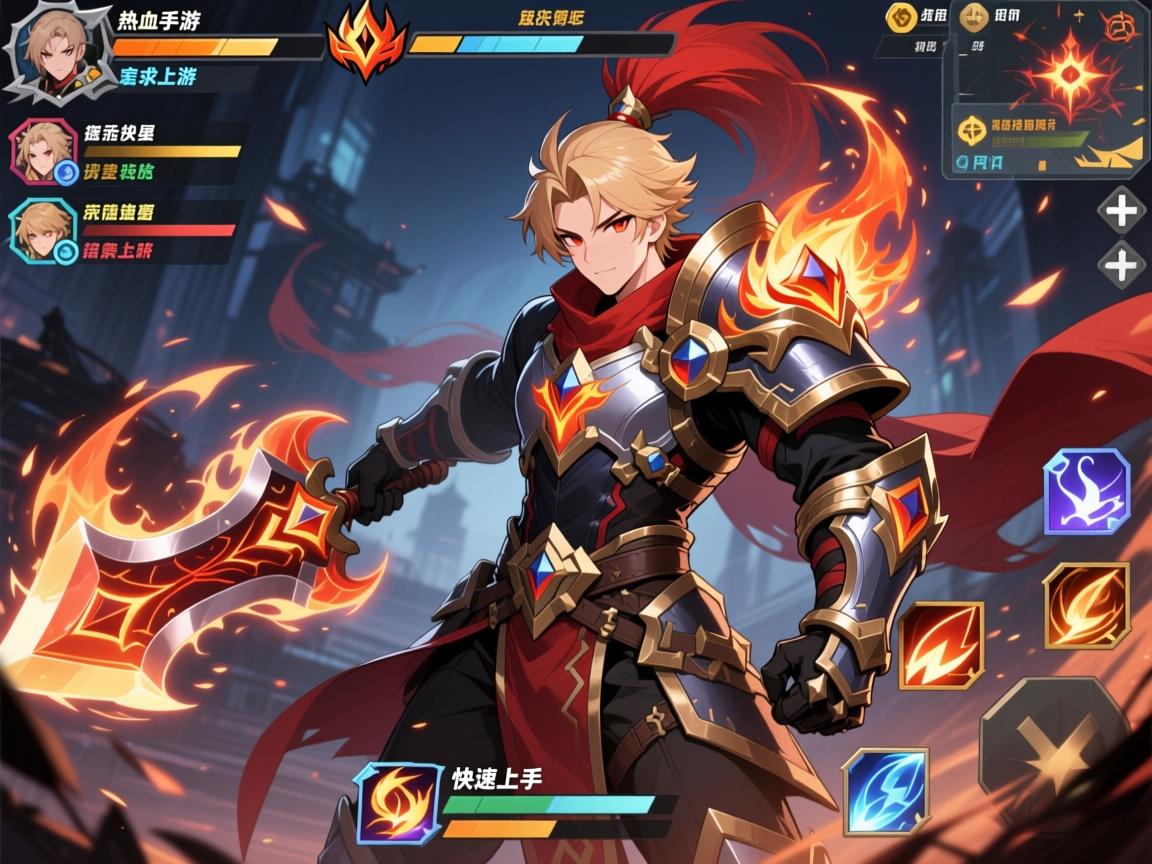
Task: Select the teammate portrait with cyan hexagon frame
Action: point(42,231)
